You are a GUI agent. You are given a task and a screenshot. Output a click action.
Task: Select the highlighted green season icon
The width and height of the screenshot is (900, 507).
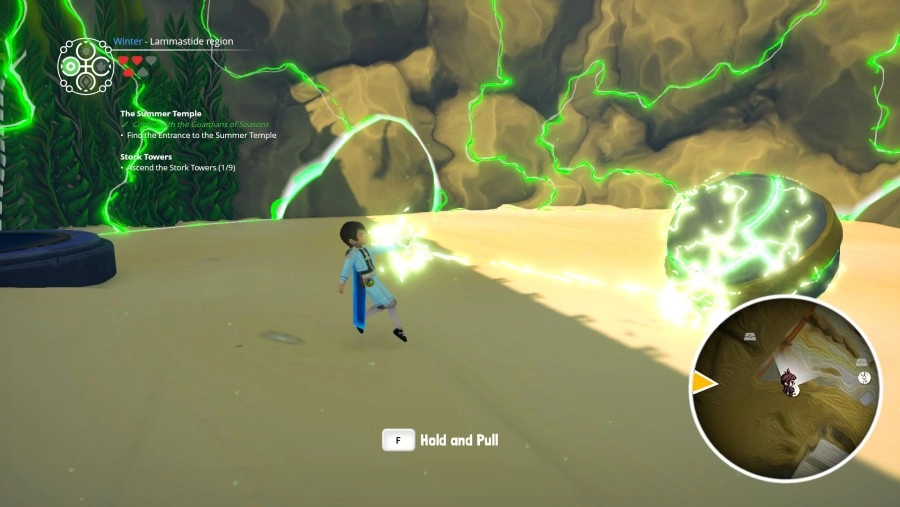[70, 67]
